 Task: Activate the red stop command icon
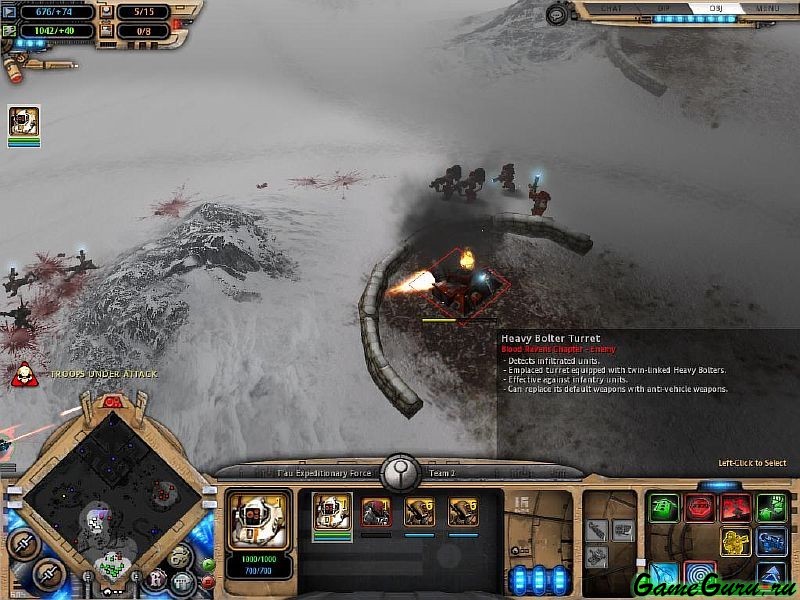(700, 508)
